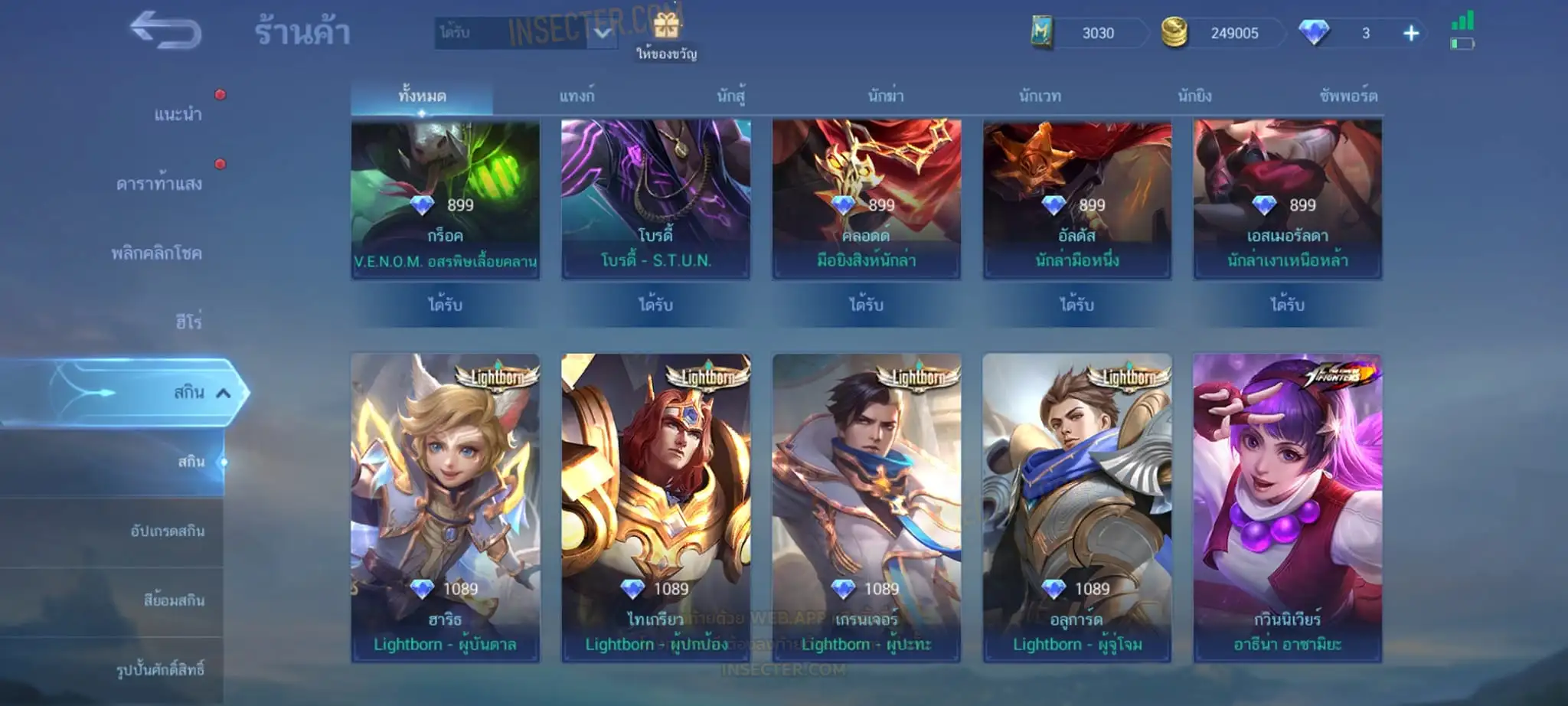
Task: Collapse the สกิน menu expander
Action: pos(223,394)
